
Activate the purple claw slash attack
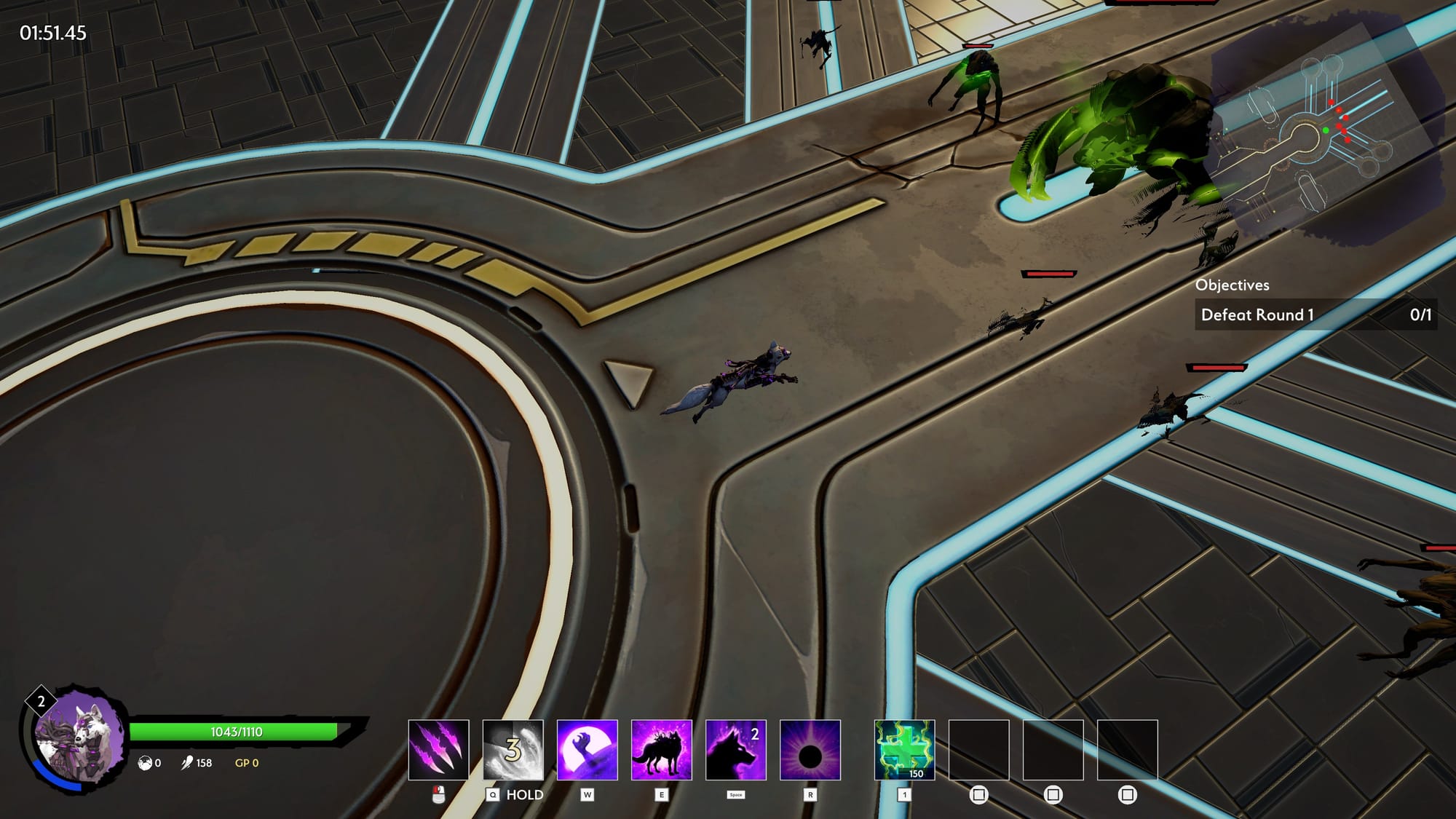point(438,750)
